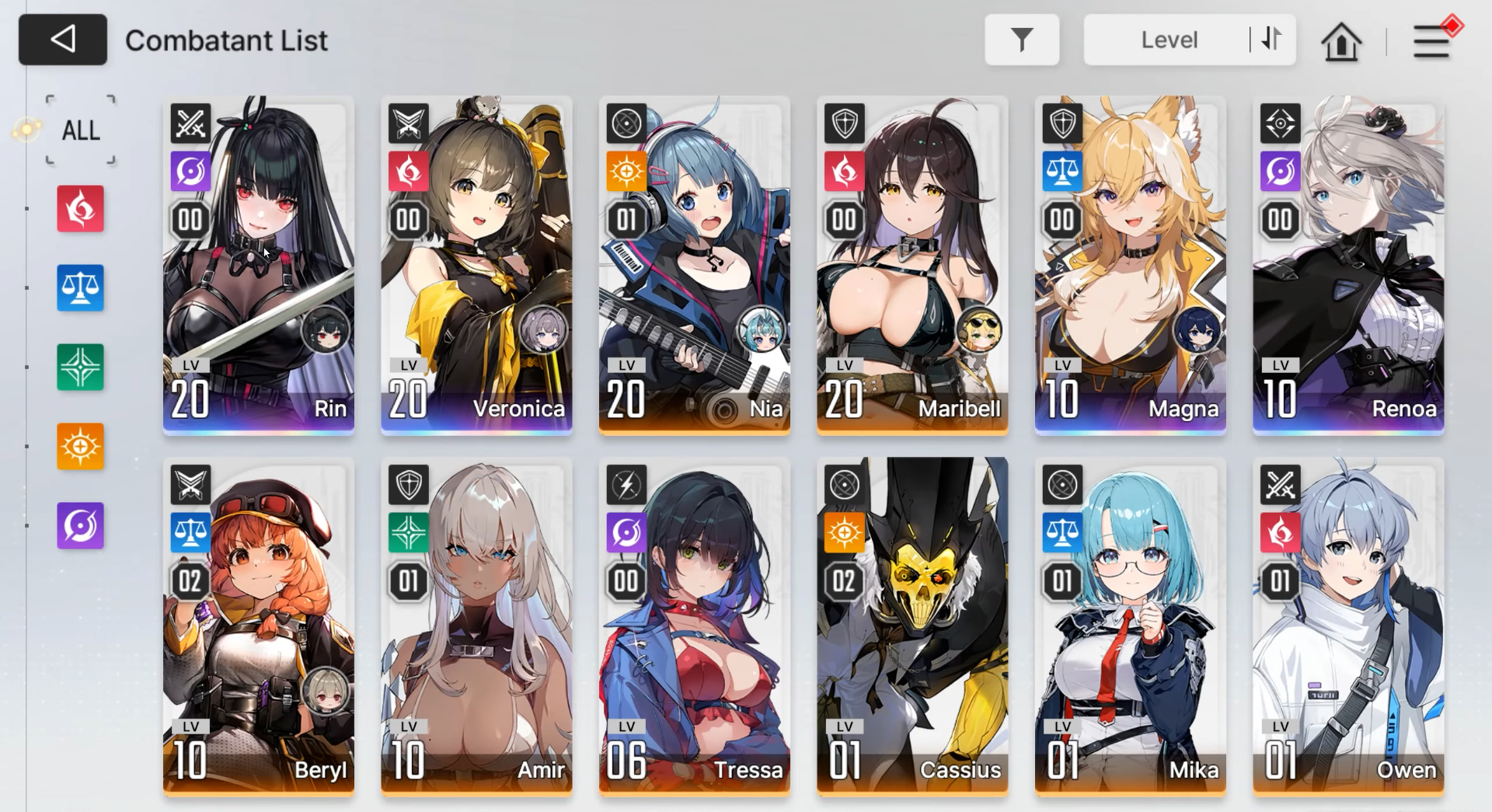
Task: Open the hamburger menu
Action: point(1431,41)
